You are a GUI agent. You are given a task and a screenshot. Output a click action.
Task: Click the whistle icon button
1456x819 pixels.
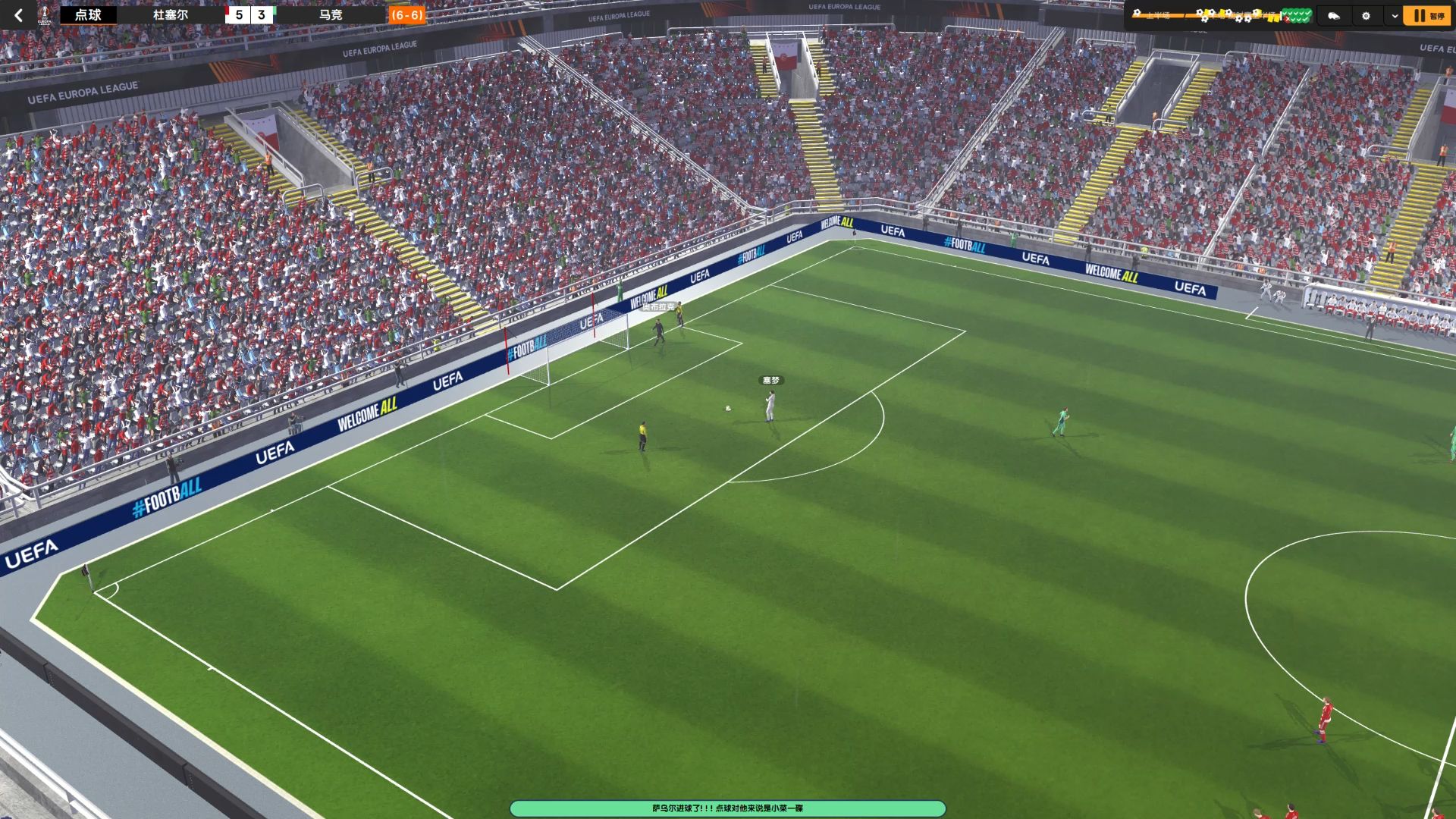(1333, 15)
